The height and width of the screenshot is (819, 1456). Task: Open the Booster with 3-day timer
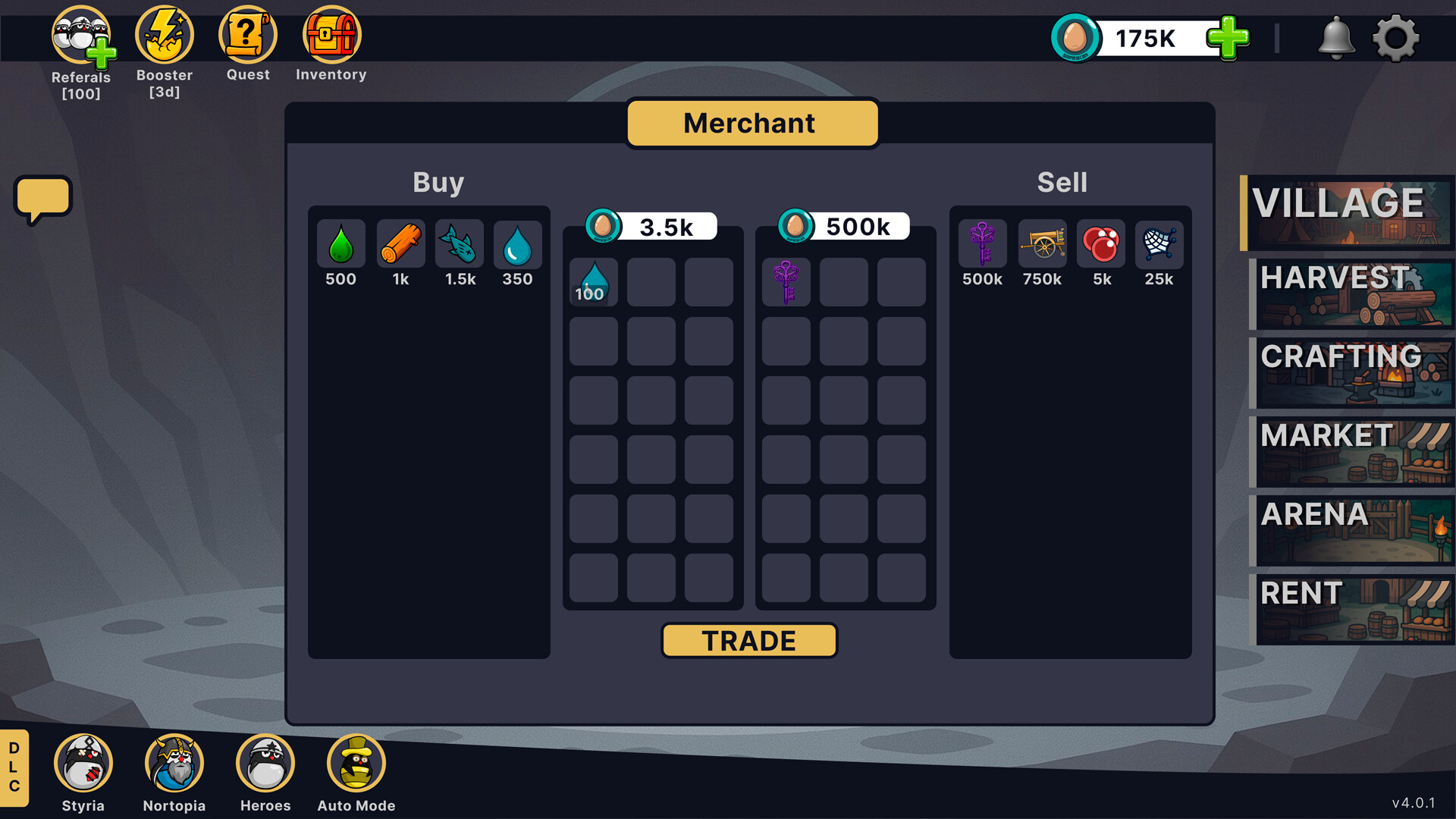164,33
